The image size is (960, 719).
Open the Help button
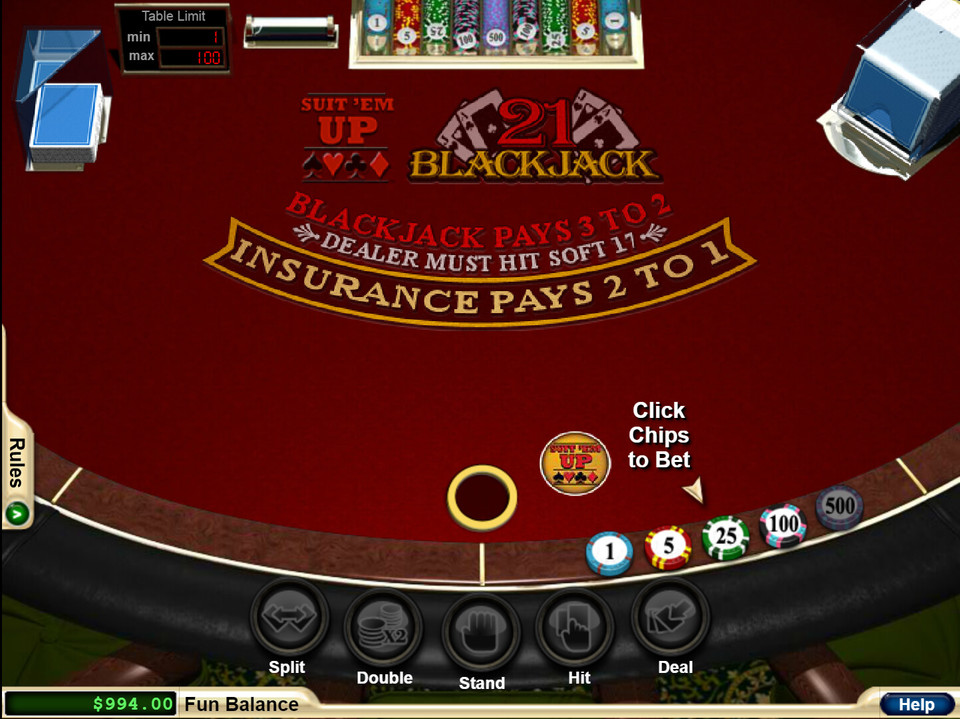tap(915, 704)
